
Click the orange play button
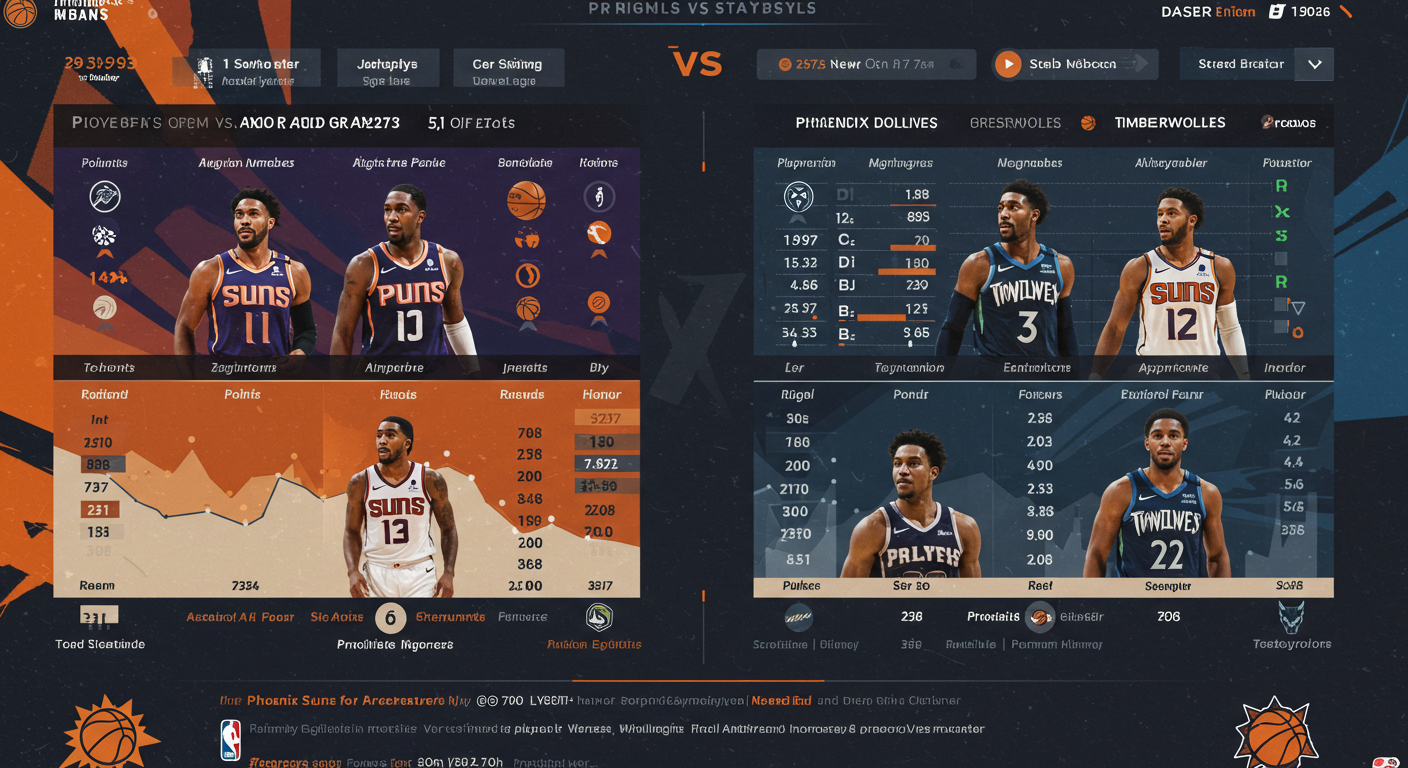pos(1008,65)
